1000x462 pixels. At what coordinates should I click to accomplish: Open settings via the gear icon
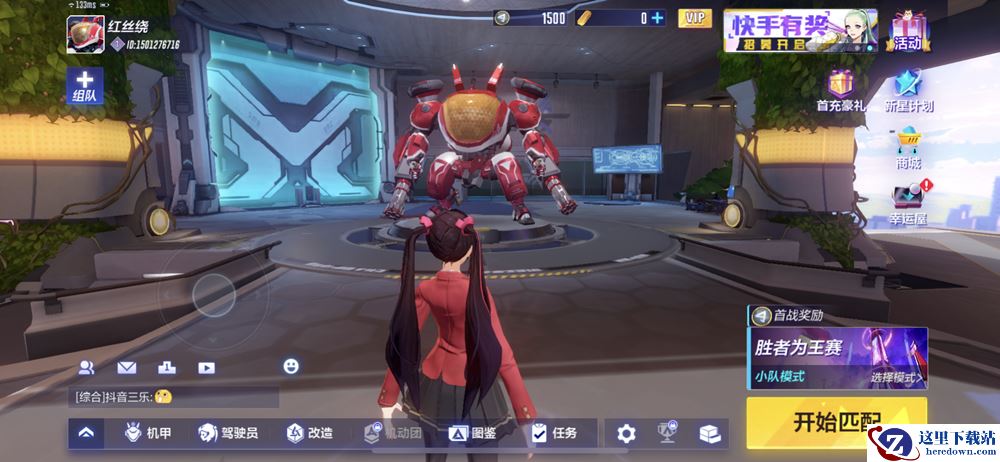626,433
